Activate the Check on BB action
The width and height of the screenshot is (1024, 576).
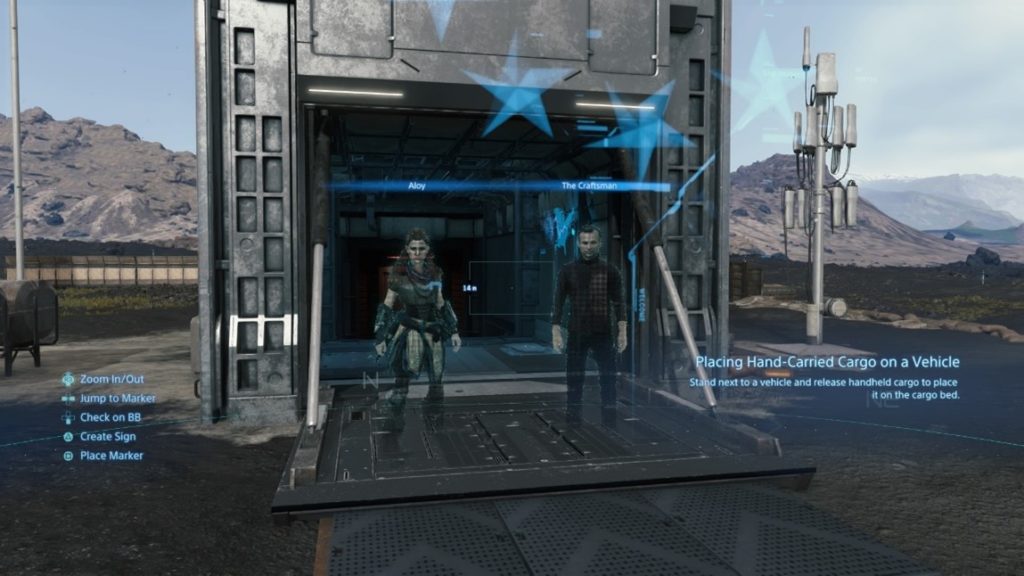[110, 417]
